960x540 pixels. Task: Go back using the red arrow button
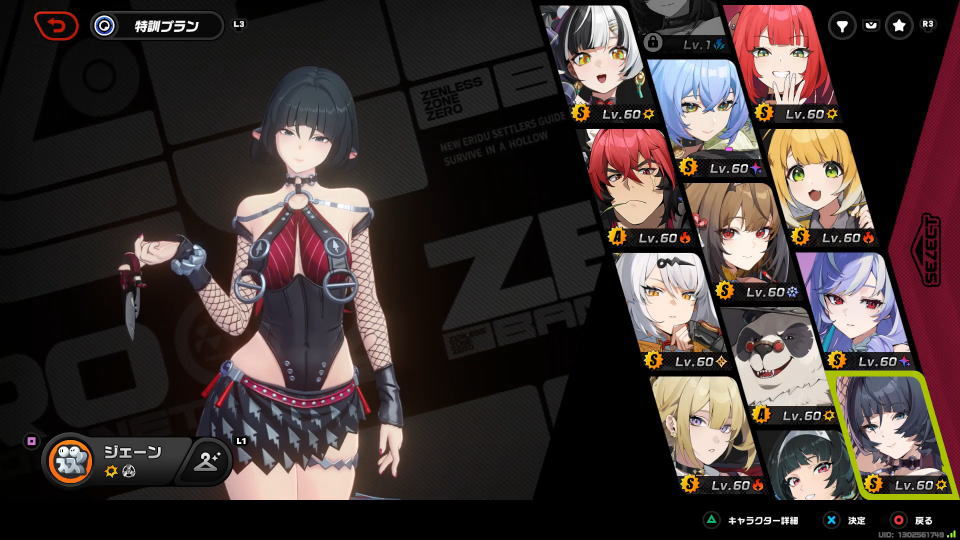[56, 25]
